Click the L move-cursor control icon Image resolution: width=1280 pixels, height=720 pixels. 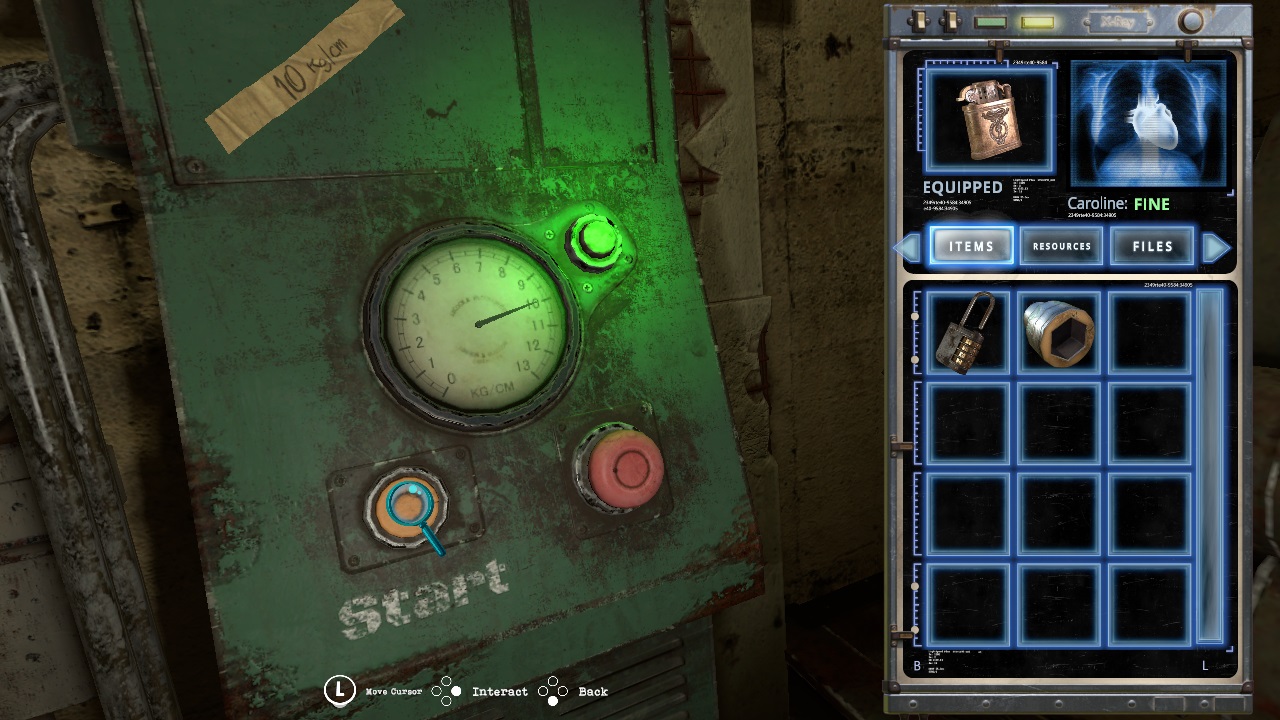[x=340, y=690]
